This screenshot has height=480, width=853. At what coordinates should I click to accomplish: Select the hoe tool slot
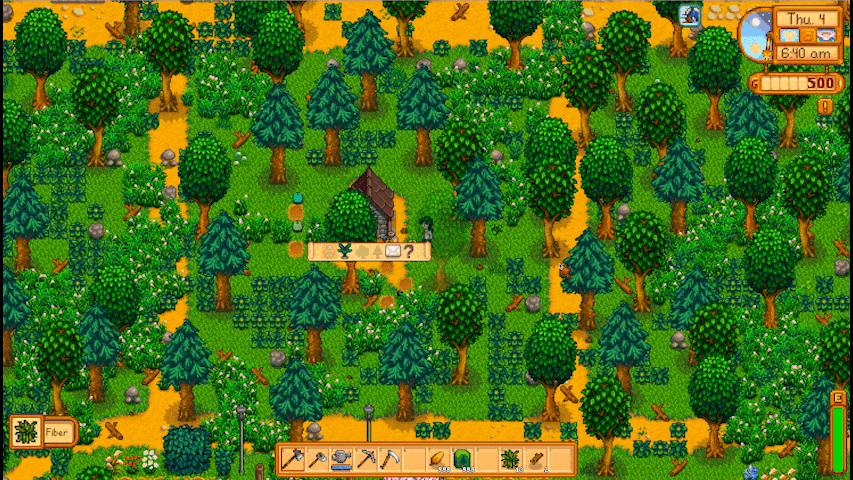tap(318, 459)
